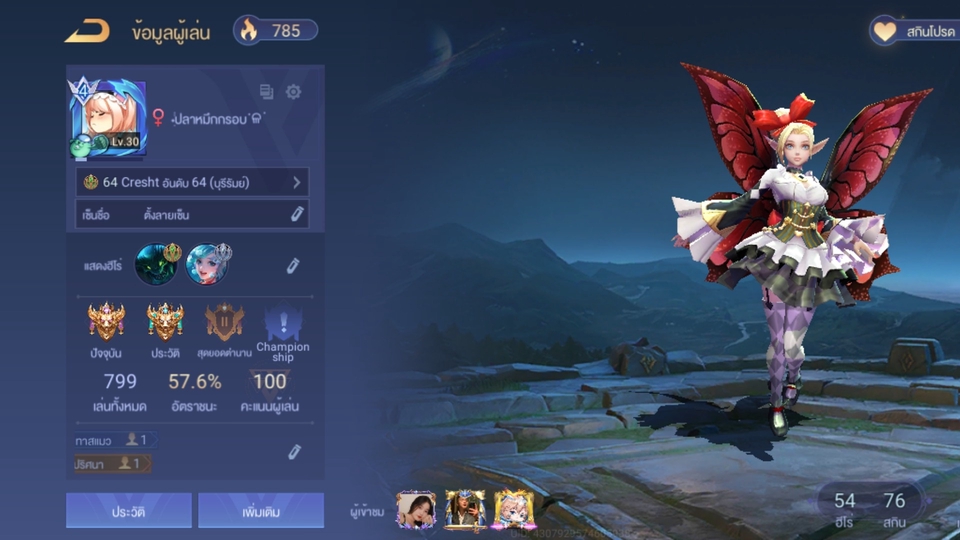960x540 pixels.
Task: Open the ประวัติ history button
Action: pos(129,511)
